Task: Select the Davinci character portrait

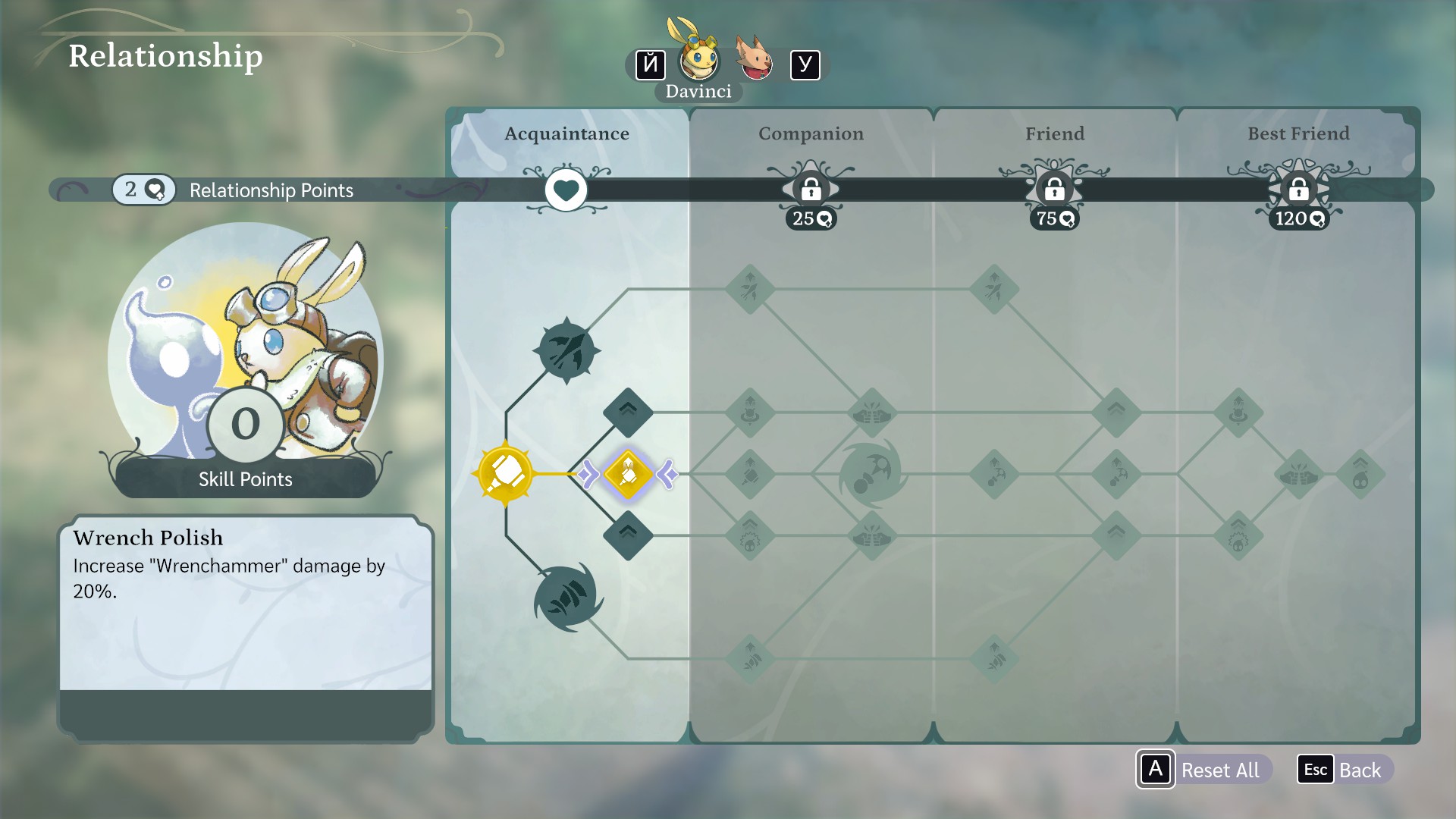Action: click(698, 59)
